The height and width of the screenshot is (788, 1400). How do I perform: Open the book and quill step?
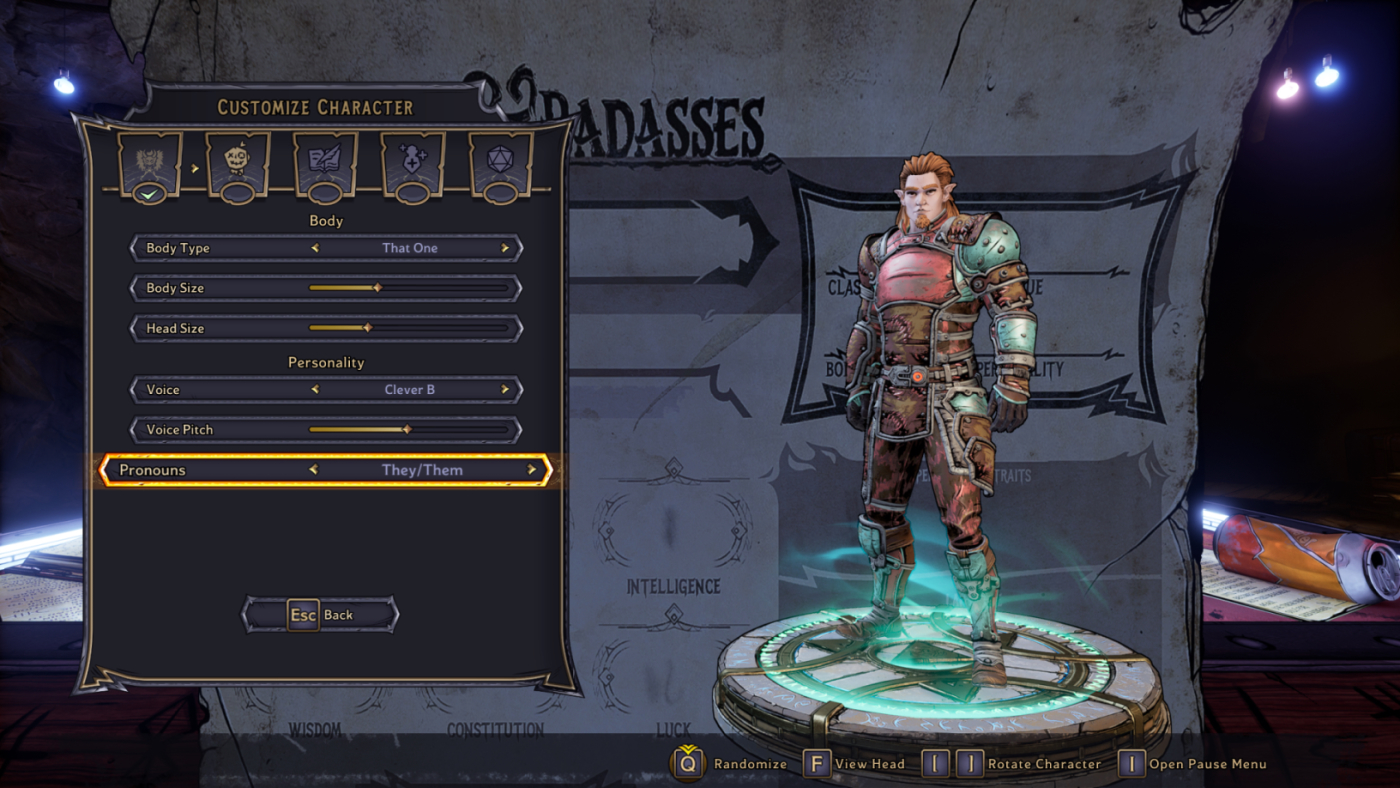[x=325, y=162]
